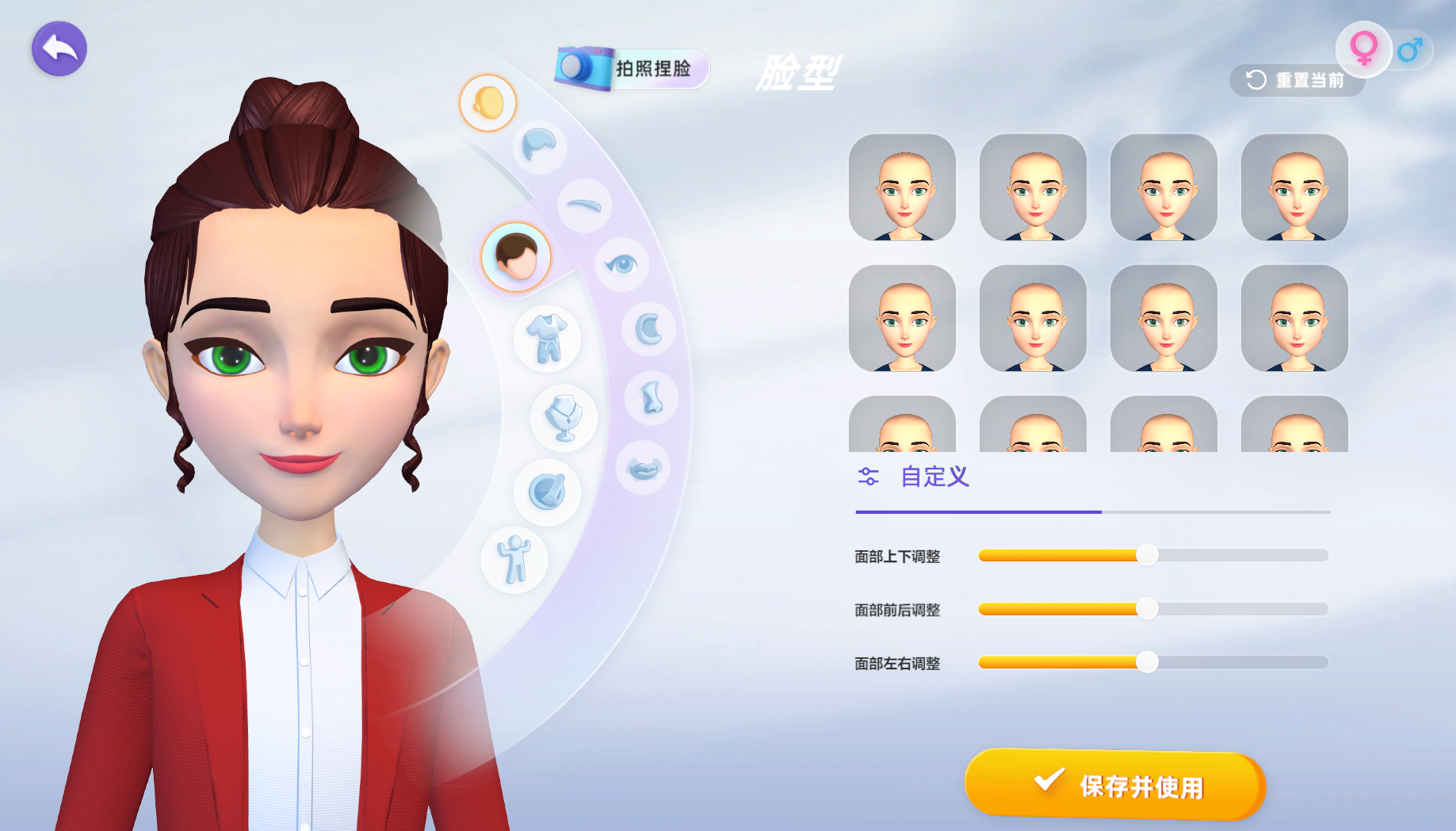The height and width of the screenshot is (831, 1456).
Task: Click the 面部上下调整 slider handle
Action: click(1146, 555)
